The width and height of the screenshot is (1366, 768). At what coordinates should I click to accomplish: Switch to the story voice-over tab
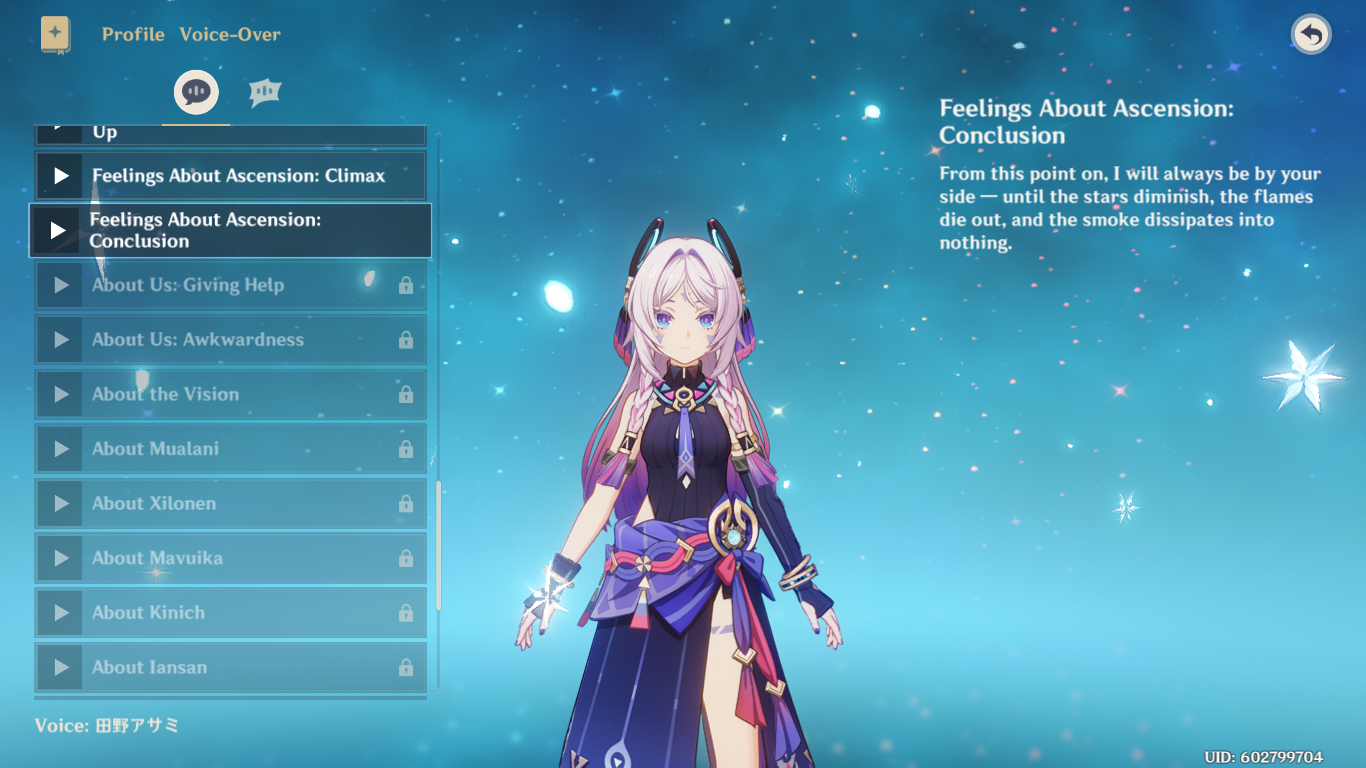(196, 93)
